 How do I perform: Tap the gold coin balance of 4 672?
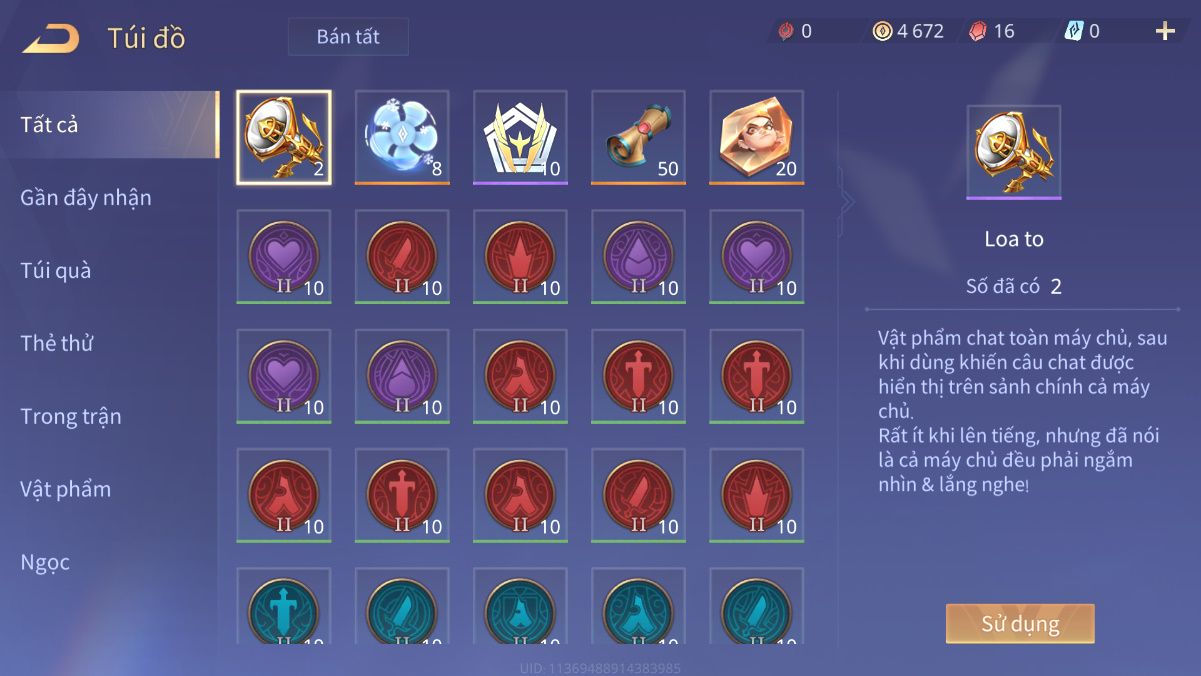pos(908,31)
